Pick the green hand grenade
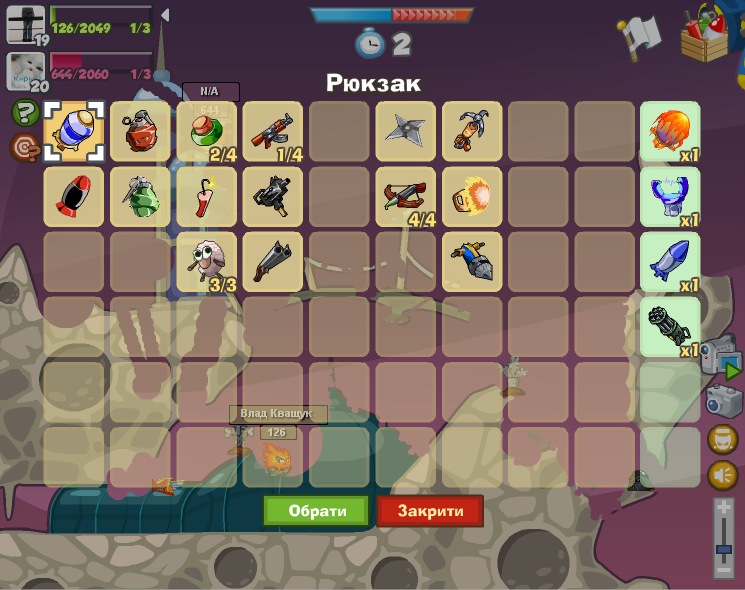745x590 pixels. tap(139, 197)
